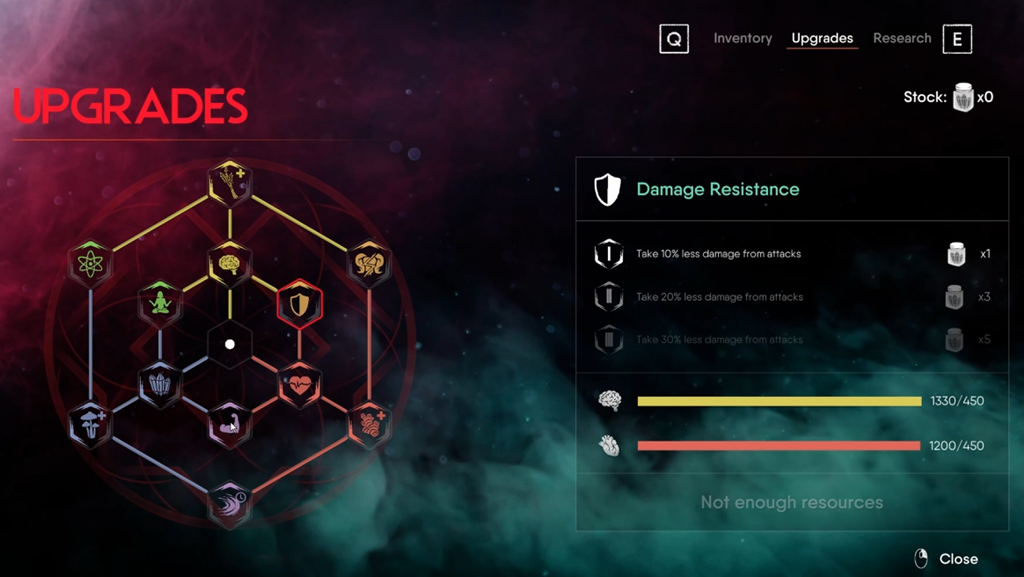Choose the ram horns upgrade node

(369, 264)
